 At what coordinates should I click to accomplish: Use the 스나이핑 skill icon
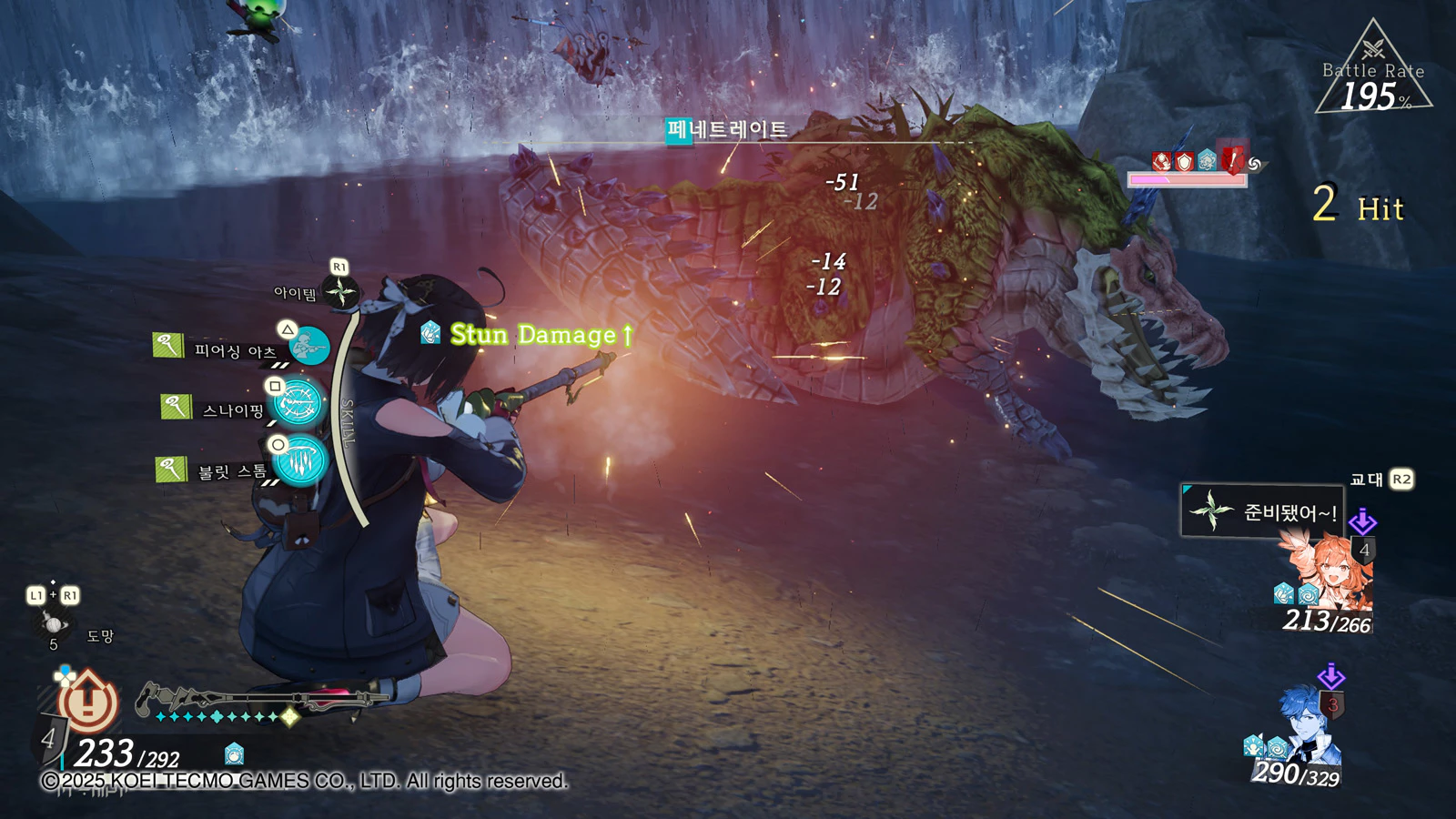pyautogui.click(x=299, y=403)
